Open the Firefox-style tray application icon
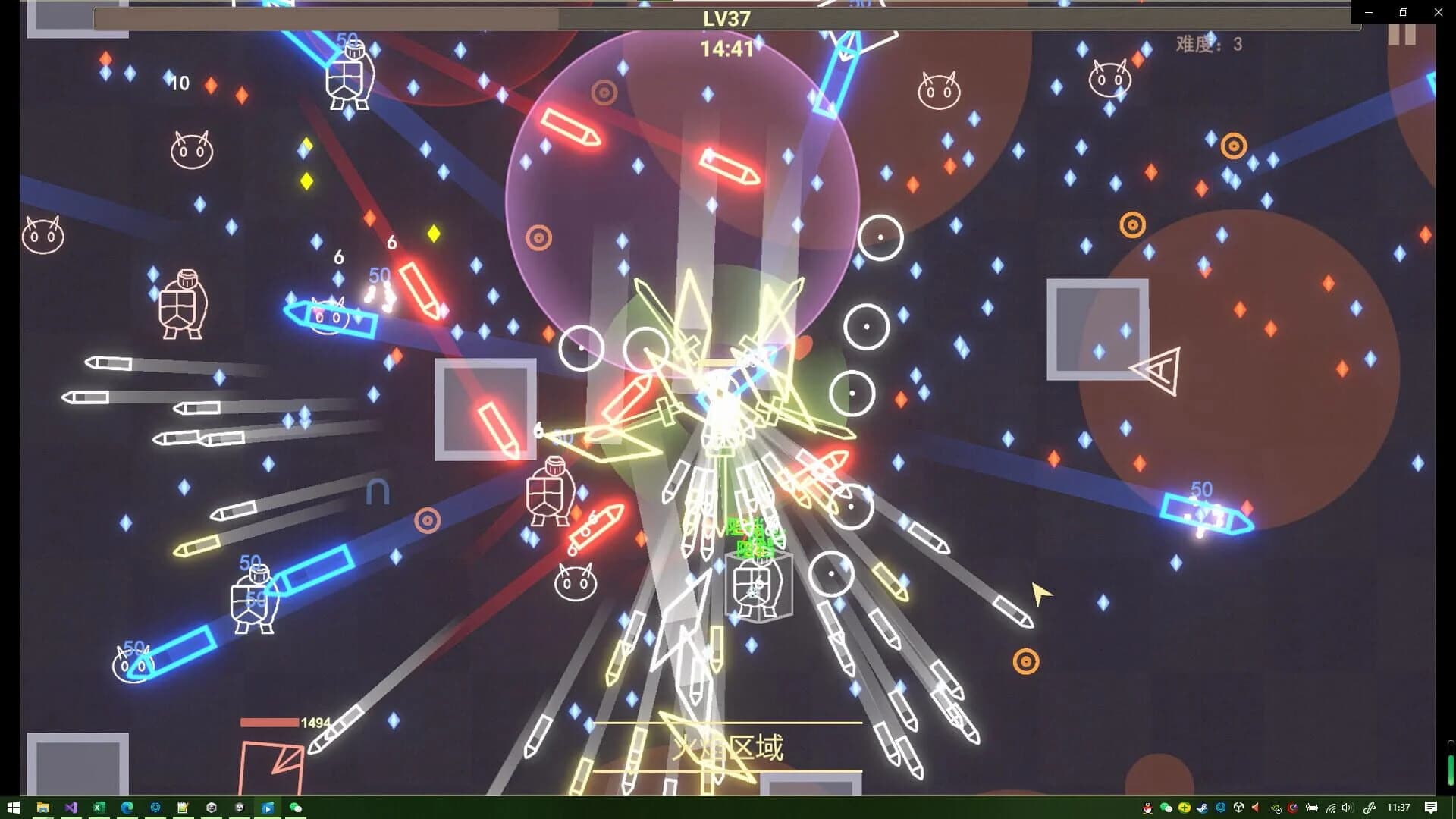This screenshot has width=1456, height=819. [x=1294, y=808]
